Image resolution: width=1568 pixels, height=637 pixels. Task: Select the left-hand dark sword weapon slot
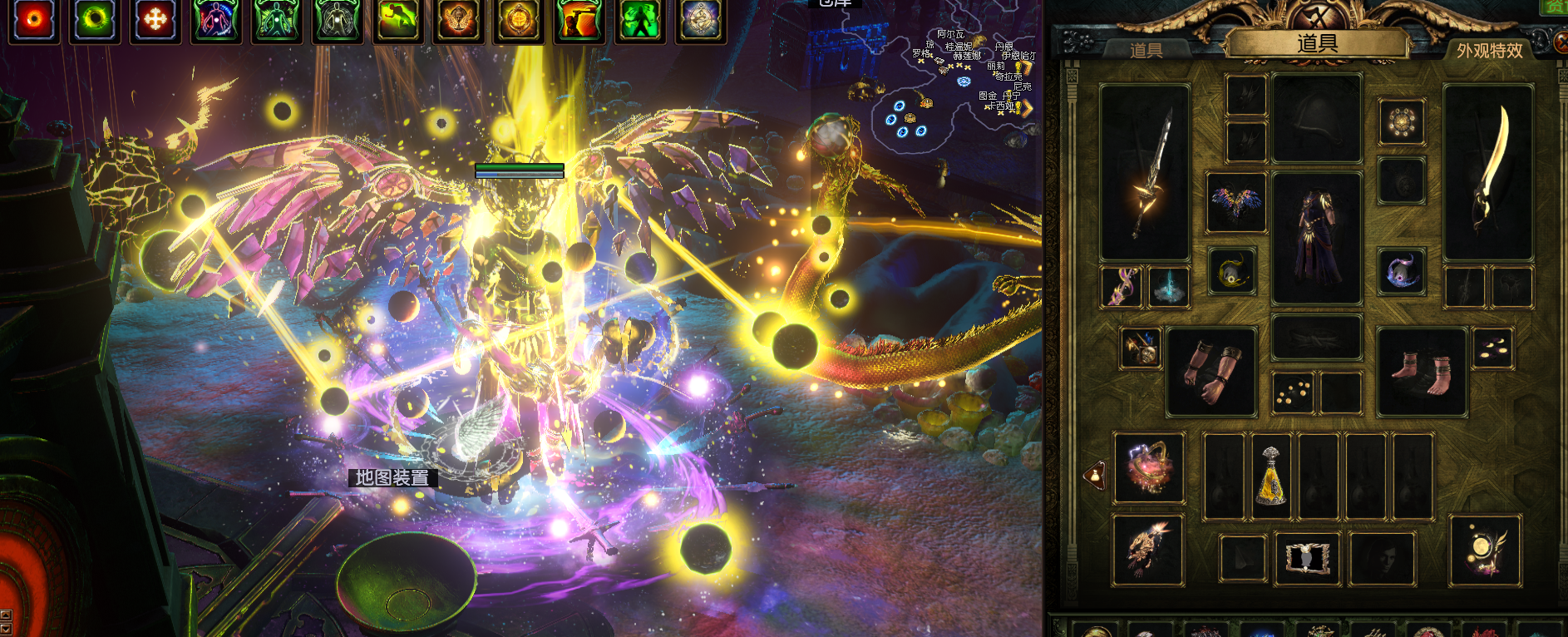(x=1145, y=173)
